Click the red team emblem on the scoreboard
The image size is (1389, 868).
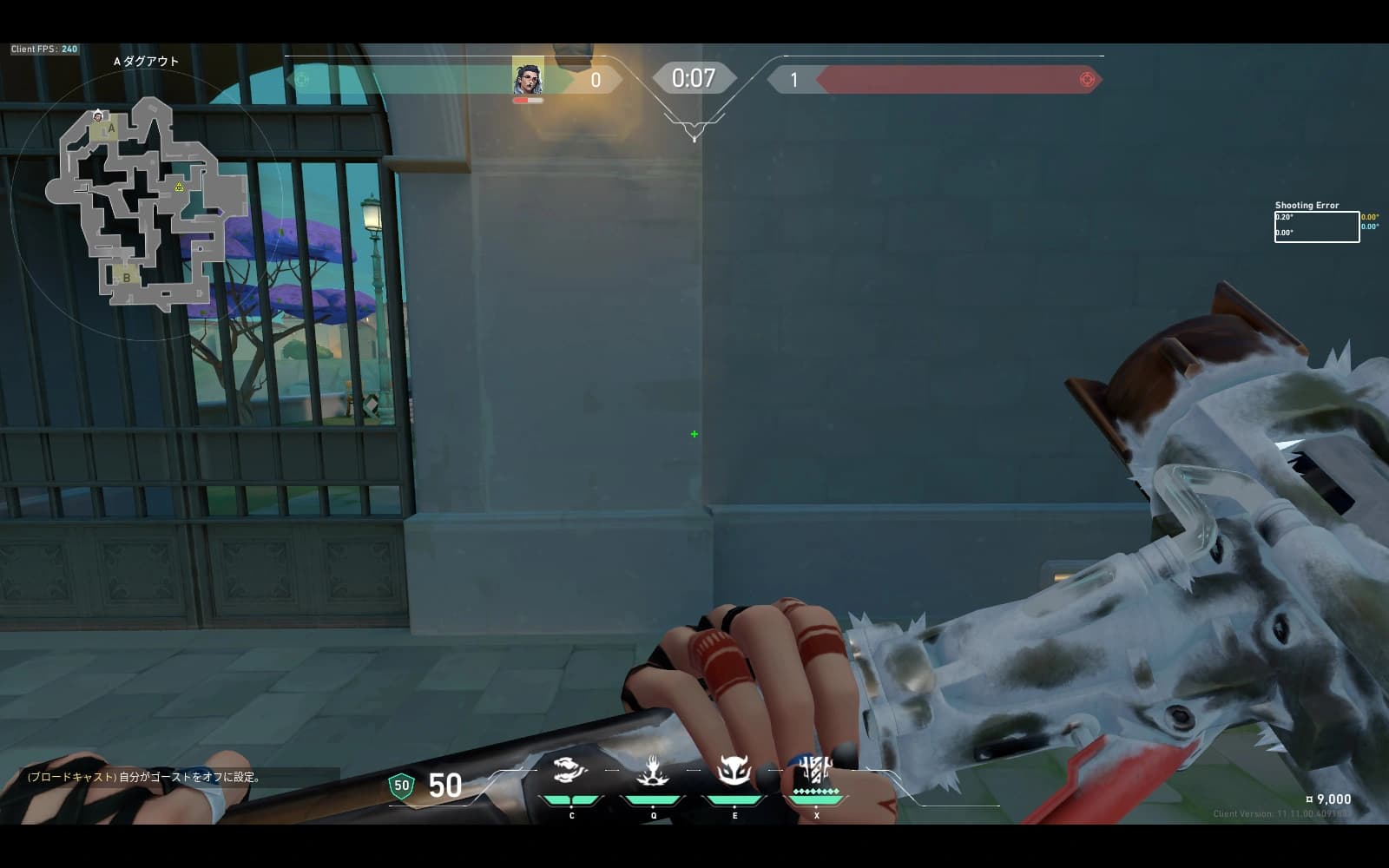click(x=1086, y=80)
